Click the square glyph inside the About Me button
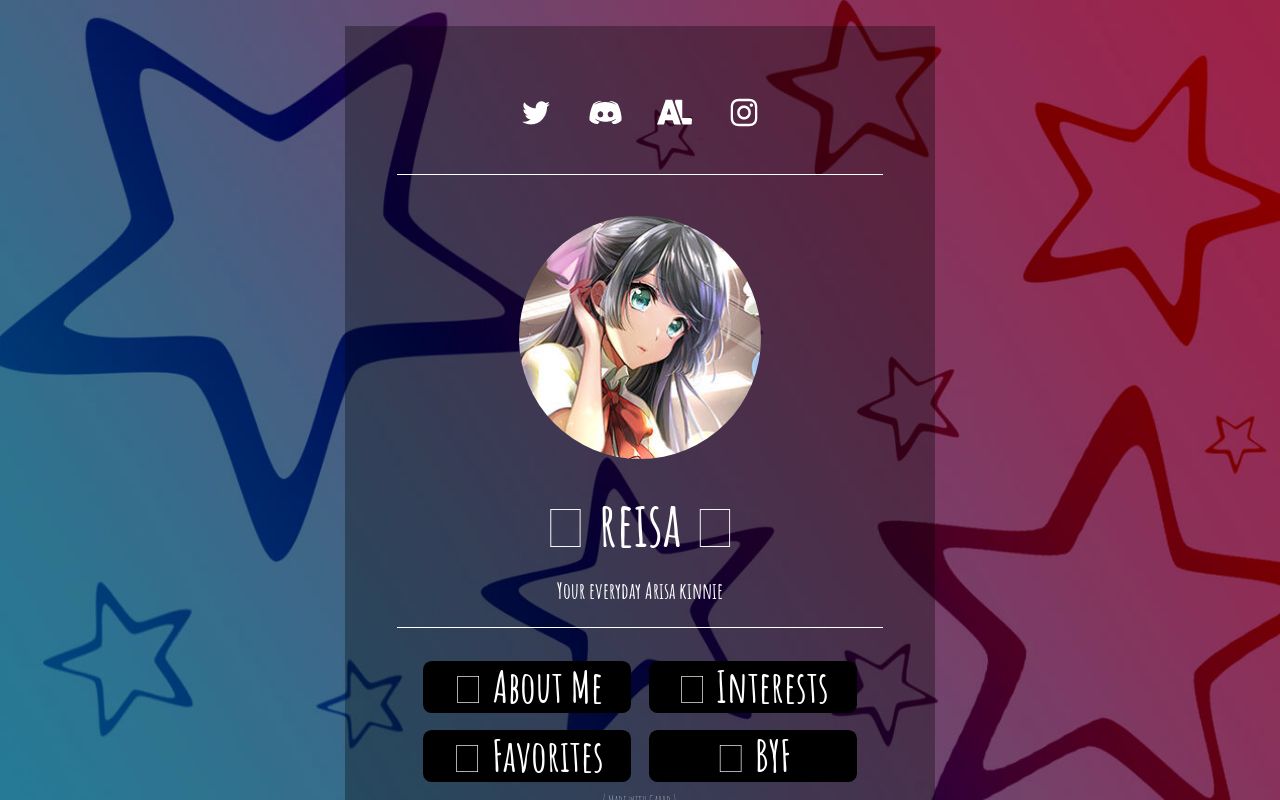This screenshot has height=800, width=1280. tap(466, 687)
